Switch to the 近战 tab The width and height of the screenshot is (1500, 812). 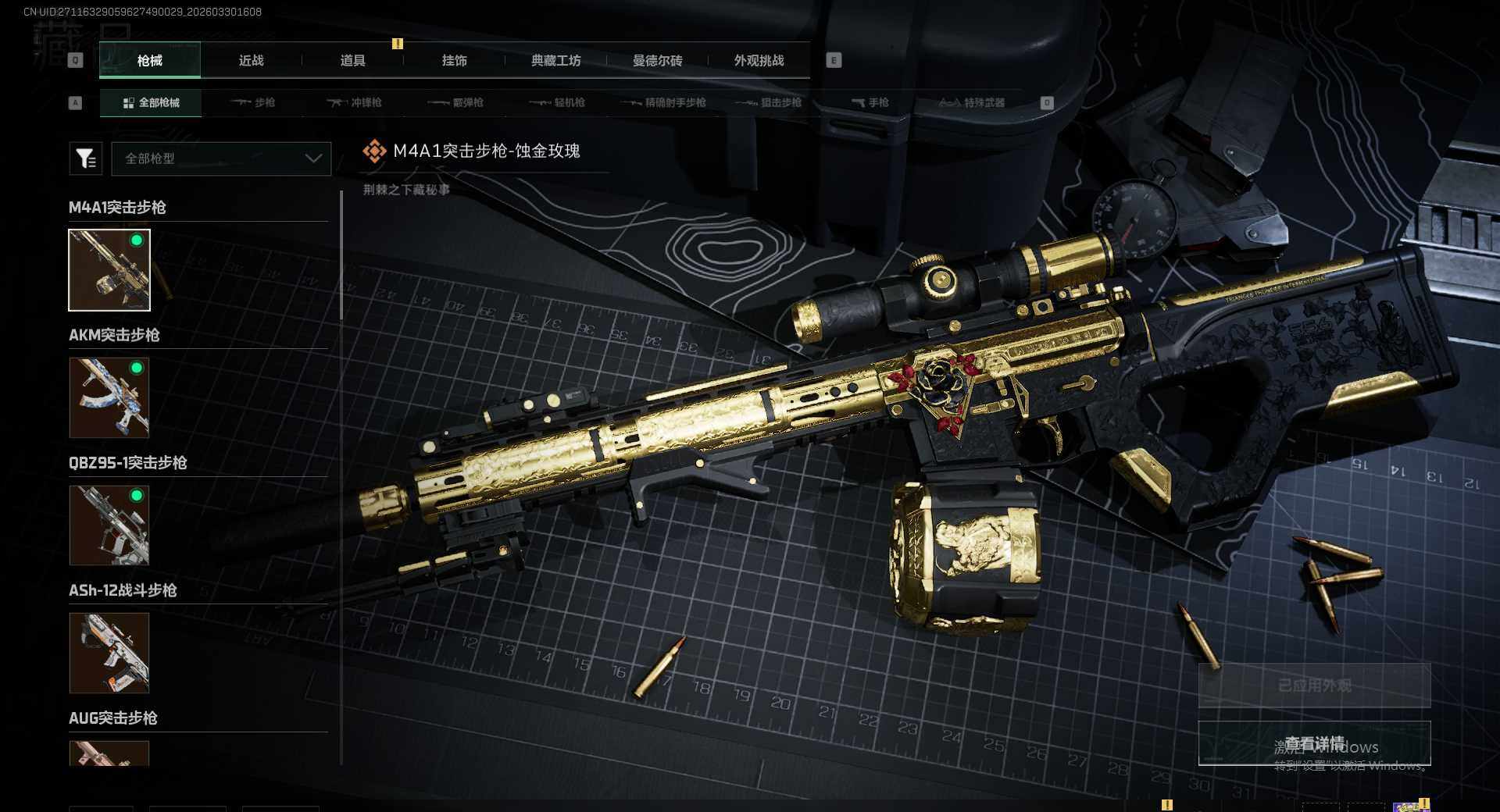251,61
